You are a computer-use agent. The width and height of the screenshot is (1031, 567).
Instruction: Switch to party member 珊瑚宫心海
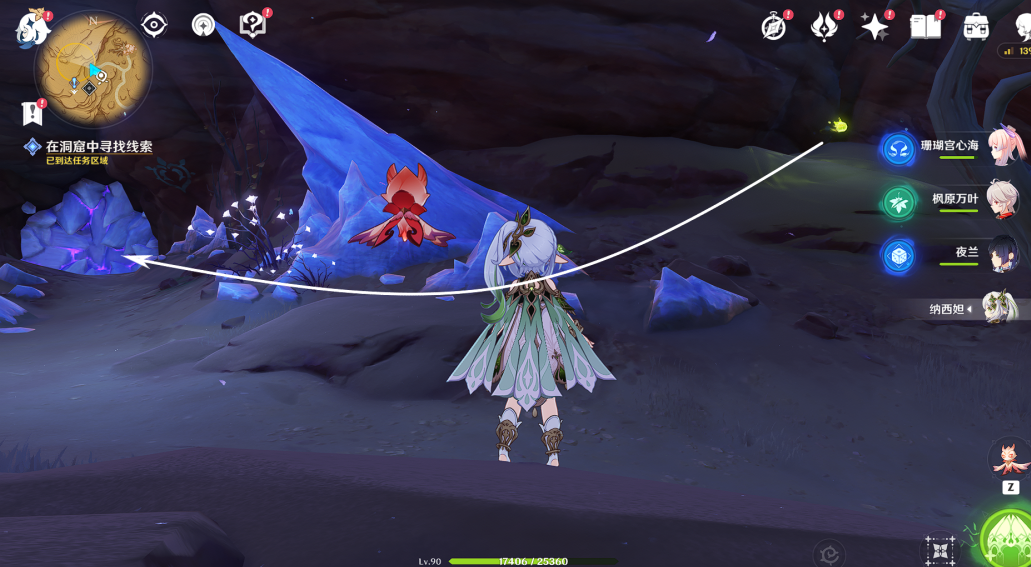1002,146
